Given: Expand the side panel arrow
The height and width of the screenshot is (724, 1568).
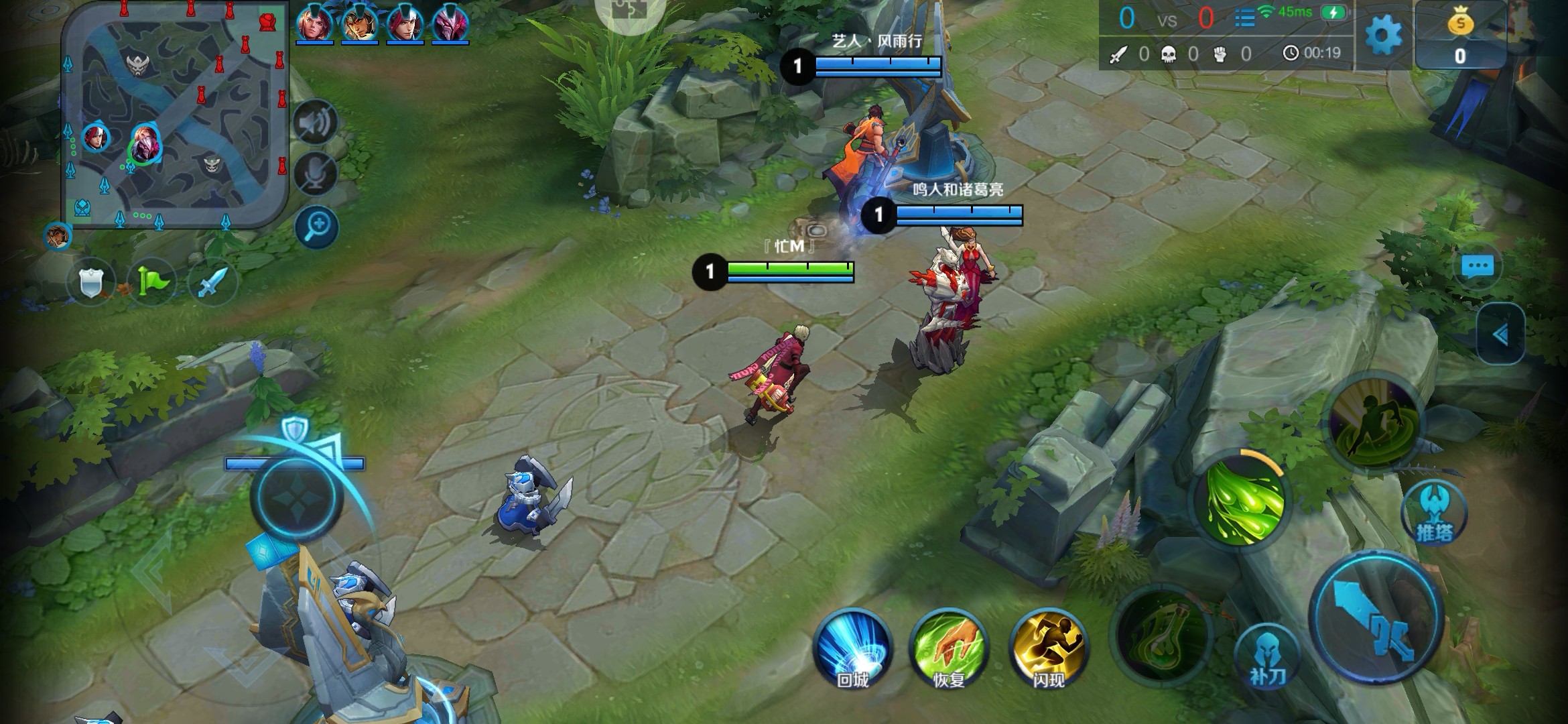Looking at the screenshot, I should (1500, 333).
